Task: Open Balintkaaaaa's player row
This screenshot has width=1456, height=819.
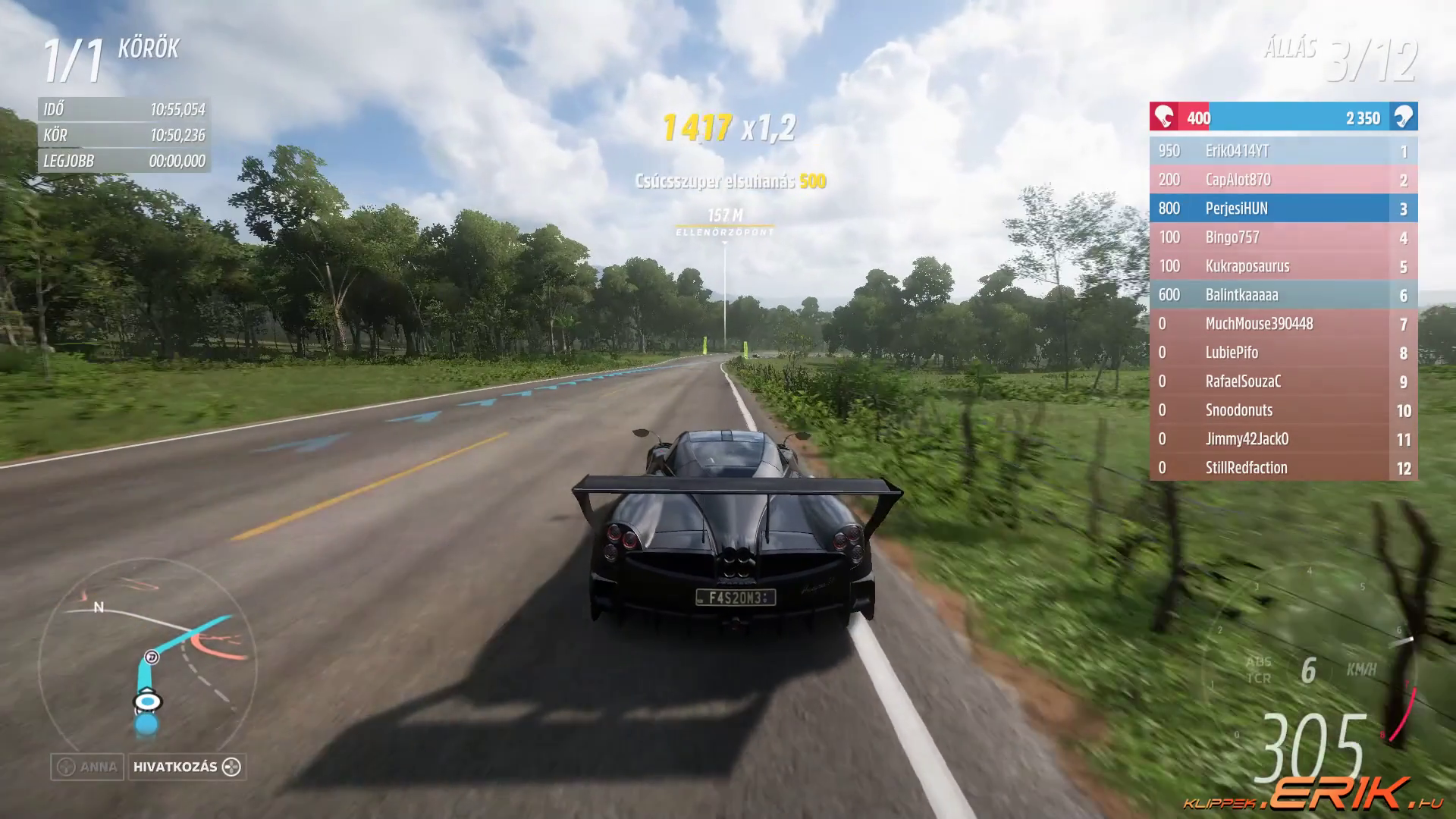Action: pyautogui.click(x=1283, y=295)
